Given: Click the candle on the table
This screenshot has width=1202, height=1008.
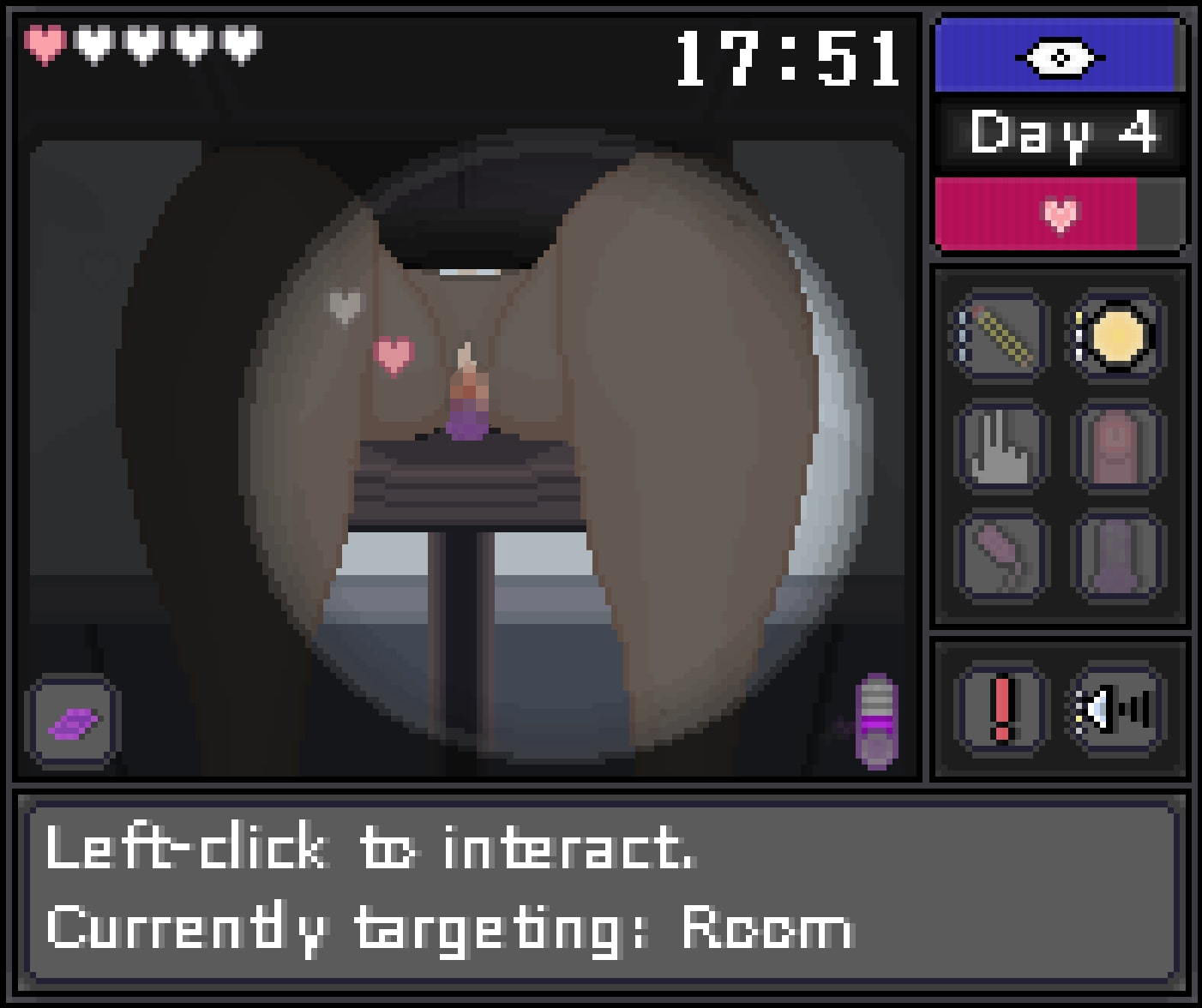Looking at the screenshot, I should click(466, 394).
